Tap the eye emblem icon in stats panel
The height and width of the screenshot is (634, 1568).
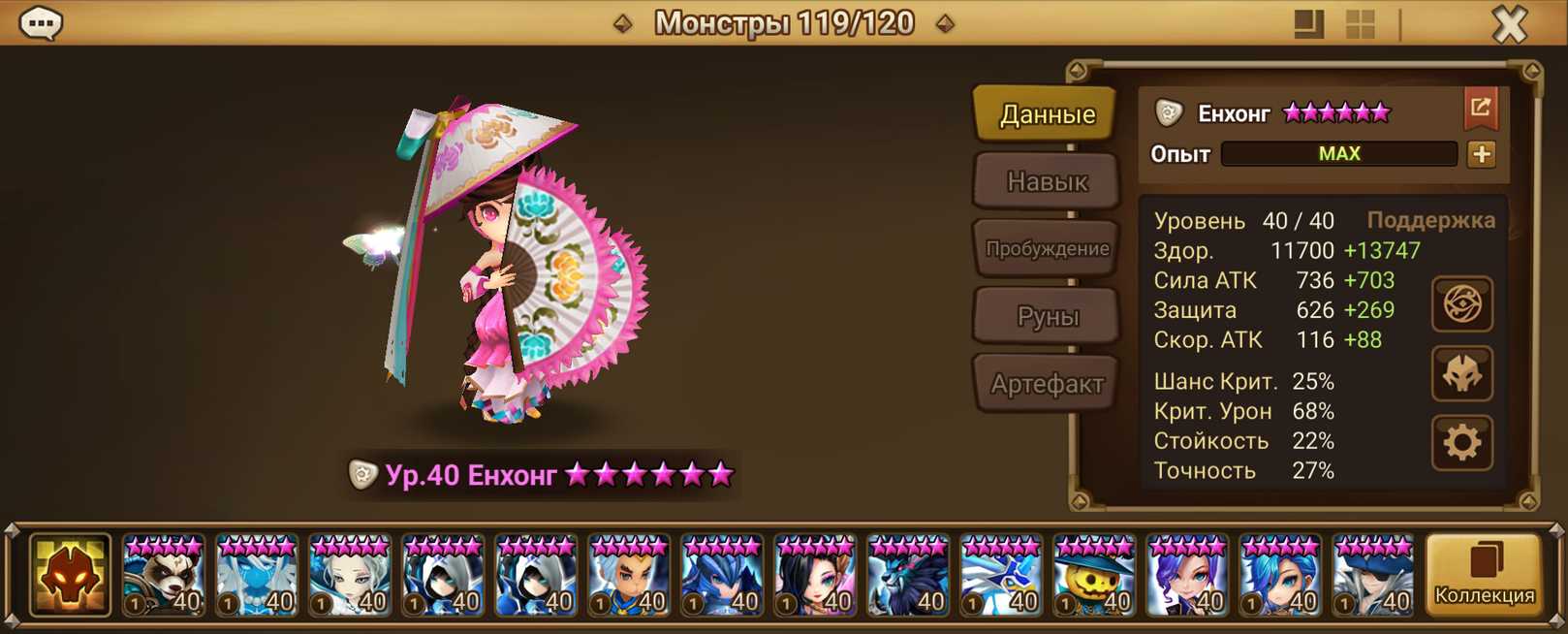[1461, 304]
